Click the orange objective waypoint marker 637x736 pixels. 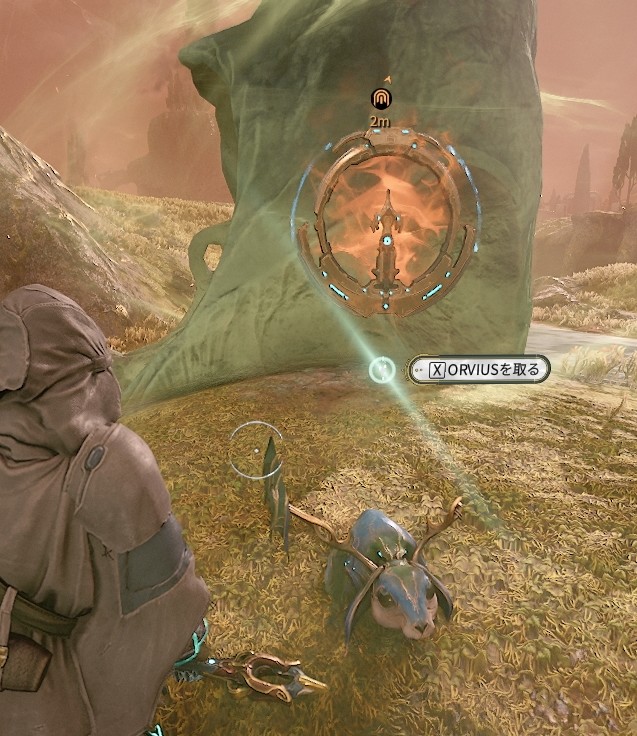380,98
